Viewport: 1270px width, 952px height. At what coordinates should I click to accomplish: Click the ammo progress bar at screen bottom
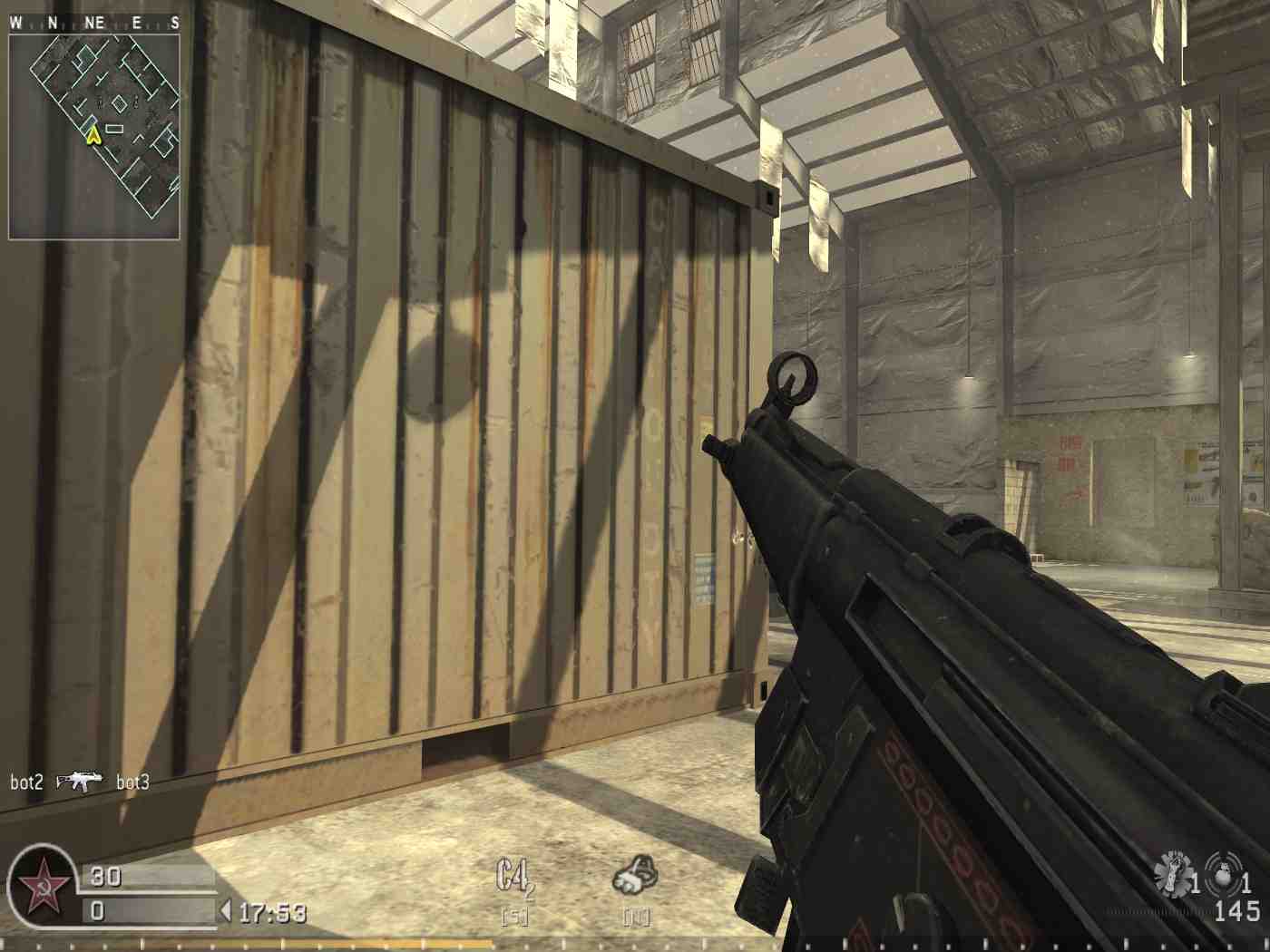click(635, 945)
